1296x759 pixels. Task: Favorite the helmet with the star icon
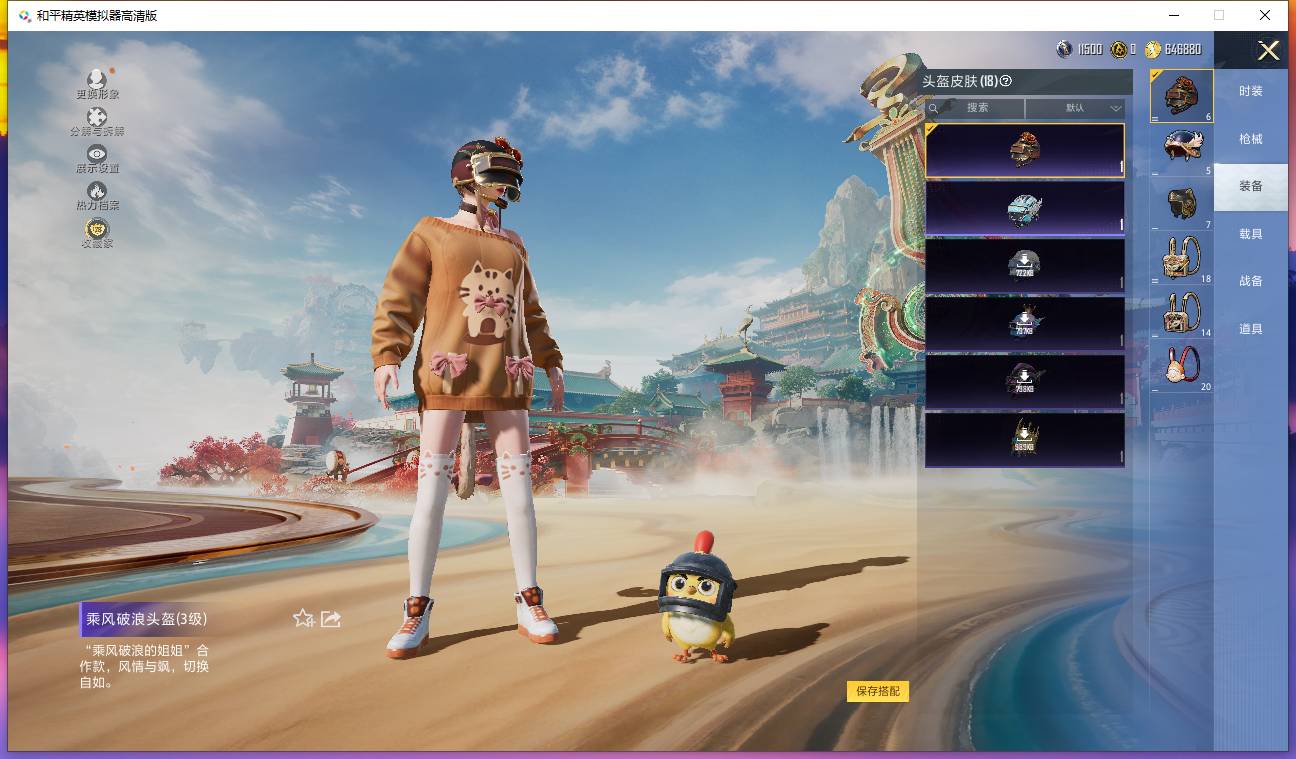click(x=303, y=619)
